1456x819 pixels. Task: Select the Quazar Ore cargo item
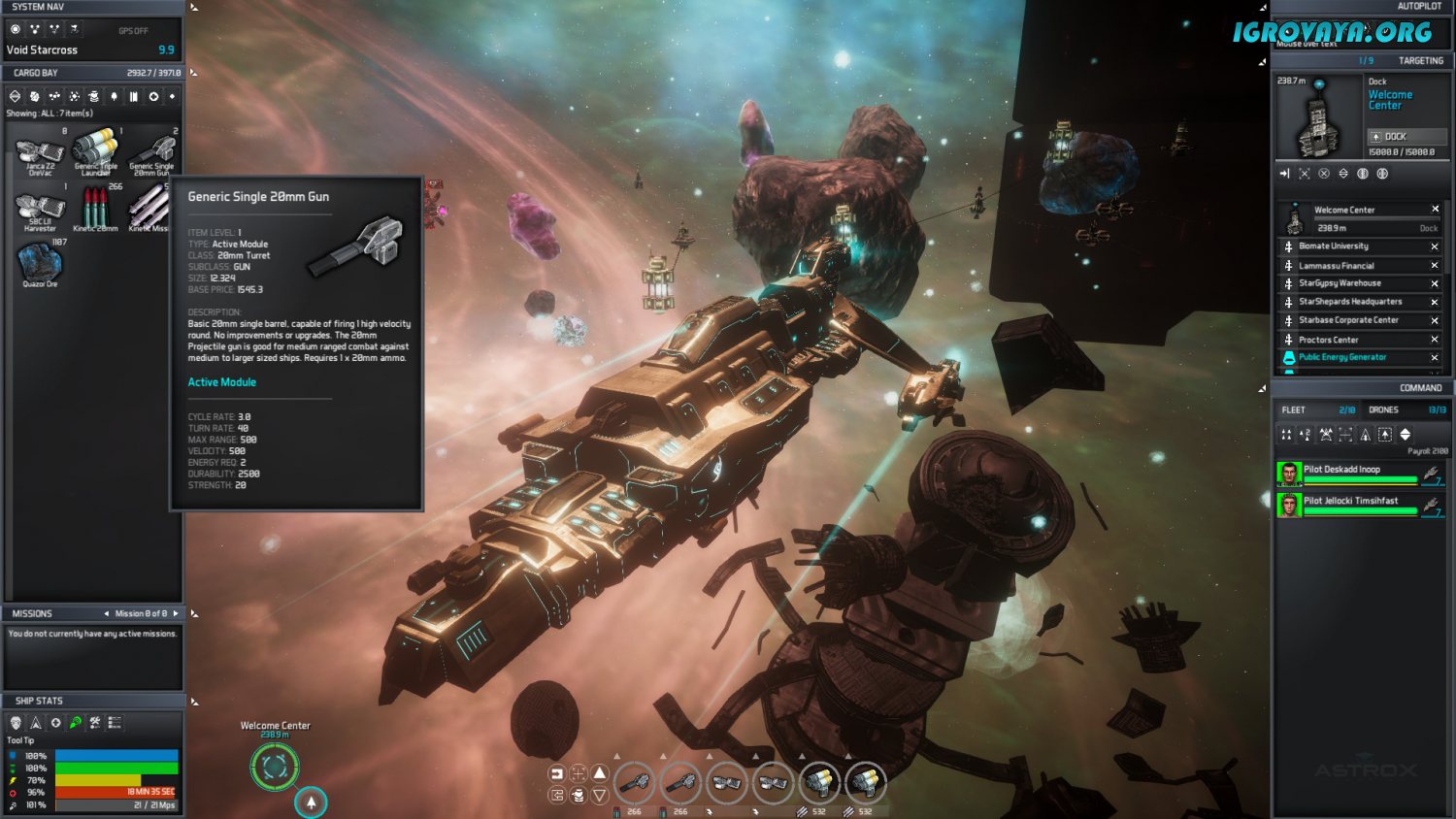(40, 264)
